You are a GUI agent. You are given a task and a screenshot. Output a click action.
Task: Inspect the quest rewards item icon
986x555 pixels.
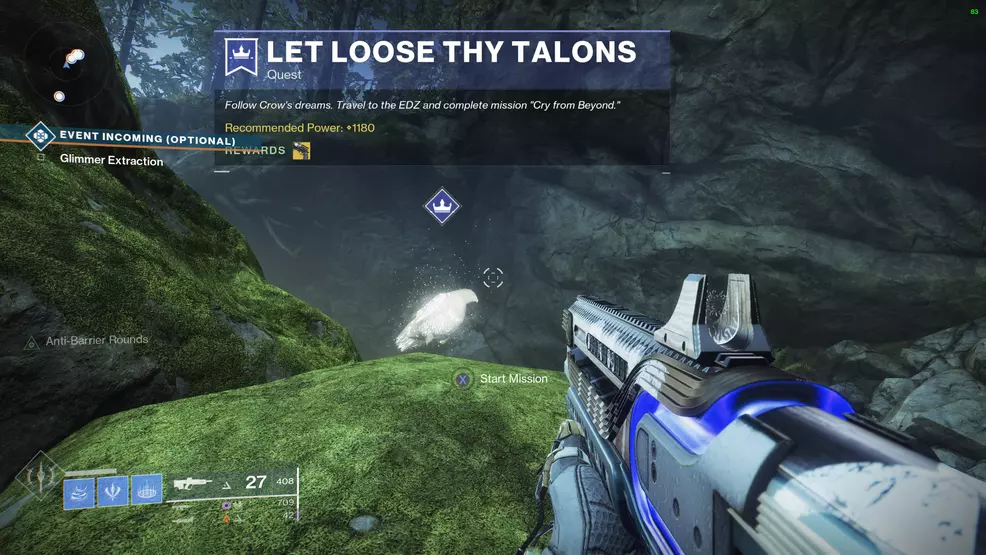[301, 151]
